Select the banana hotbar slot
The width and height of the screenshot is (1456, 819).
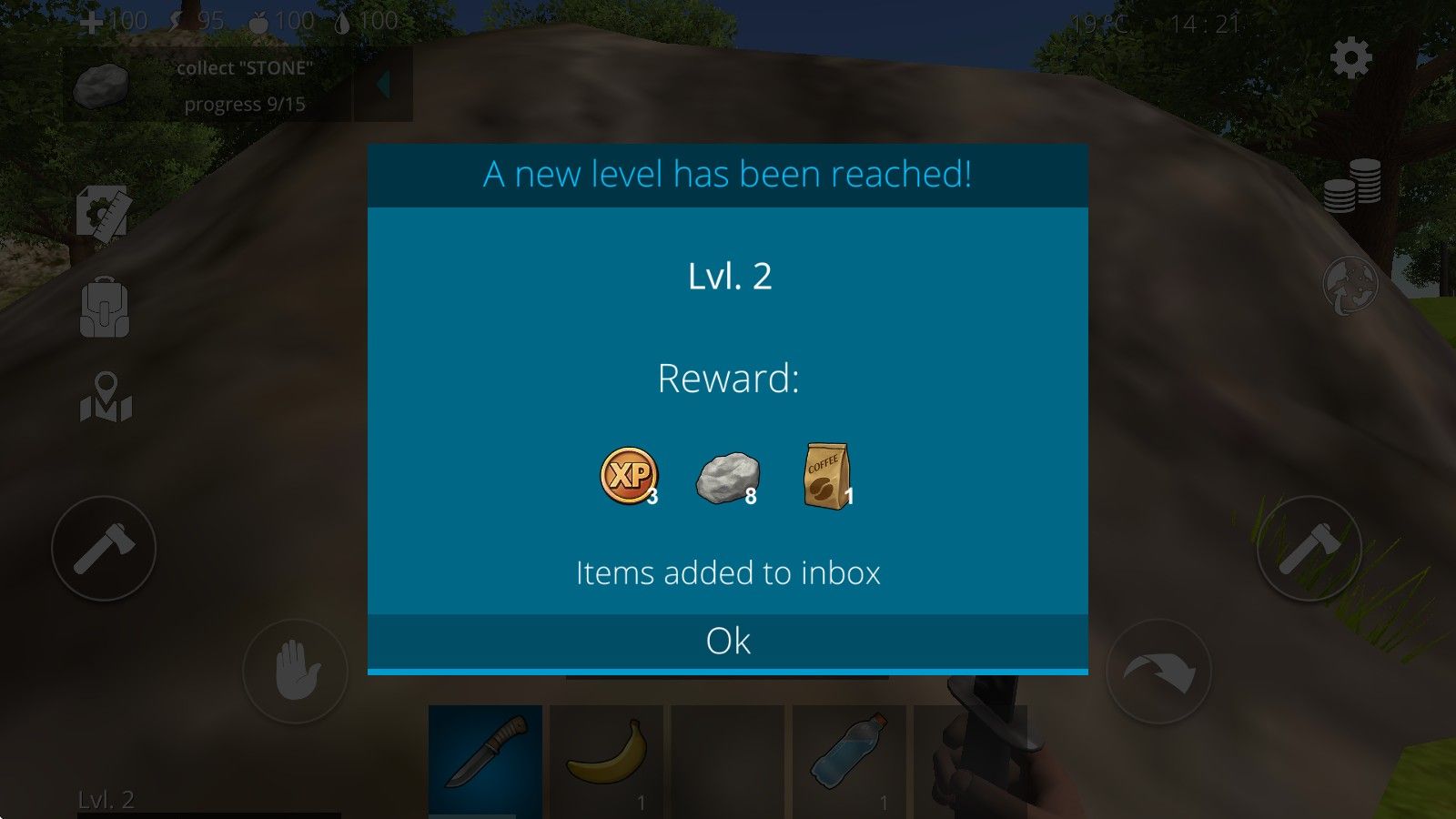coord(608,761)
